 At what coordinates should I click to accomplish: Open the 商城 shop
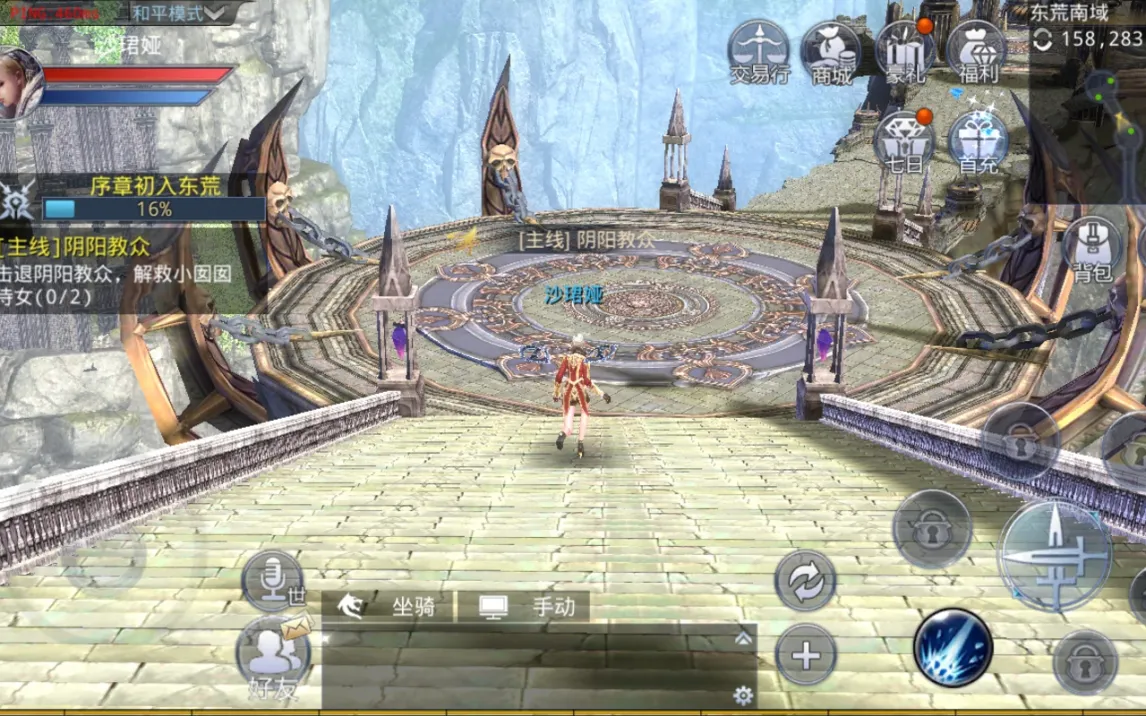tap(831, 52)
